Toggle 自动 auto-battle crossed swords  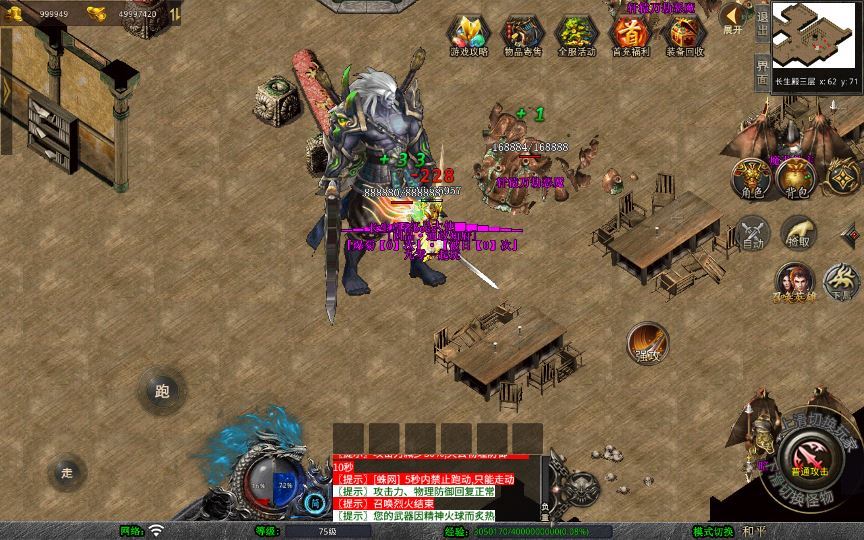(753, 233)
